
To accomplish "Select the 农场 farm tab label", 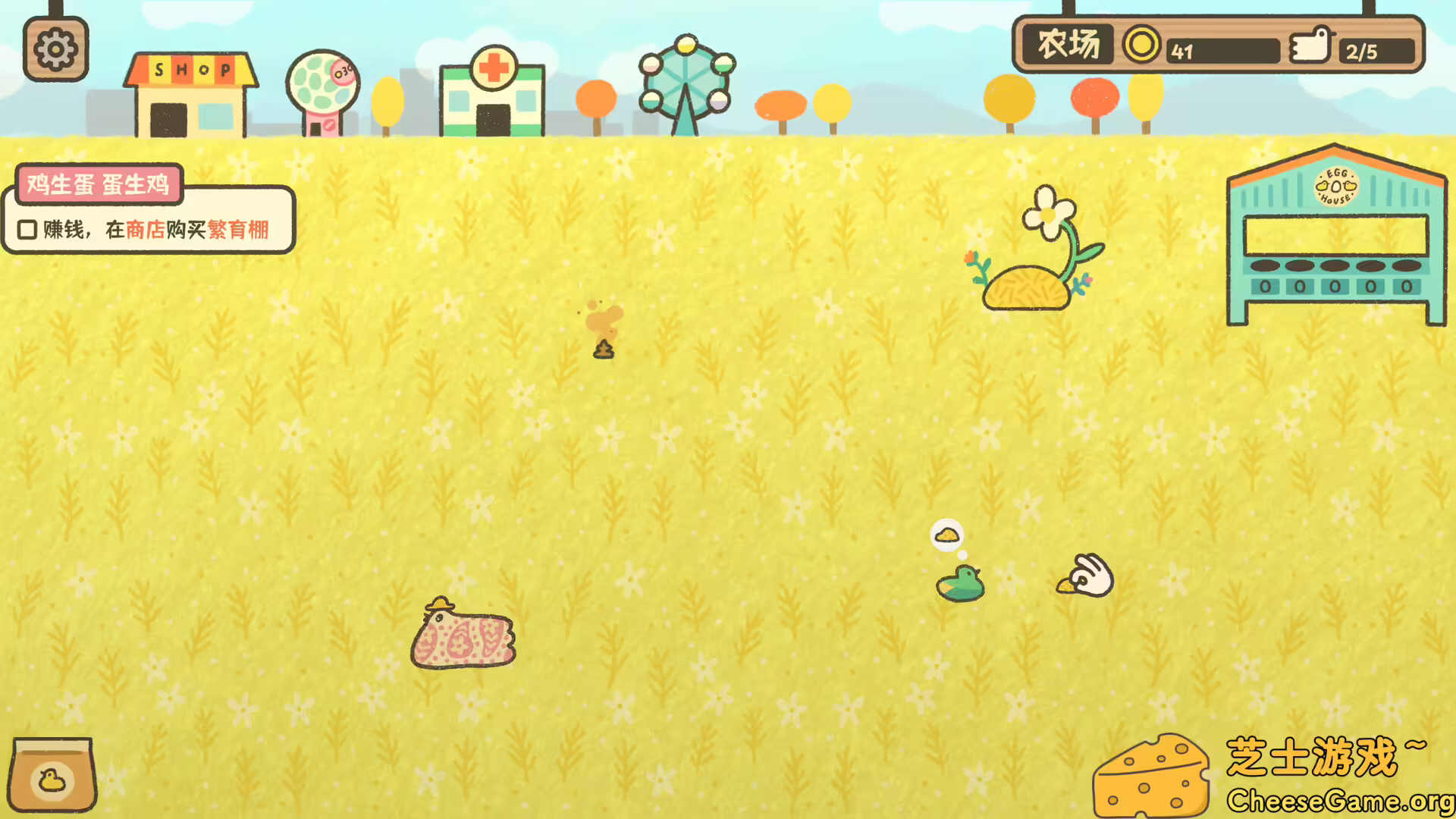I will 1069,44.
